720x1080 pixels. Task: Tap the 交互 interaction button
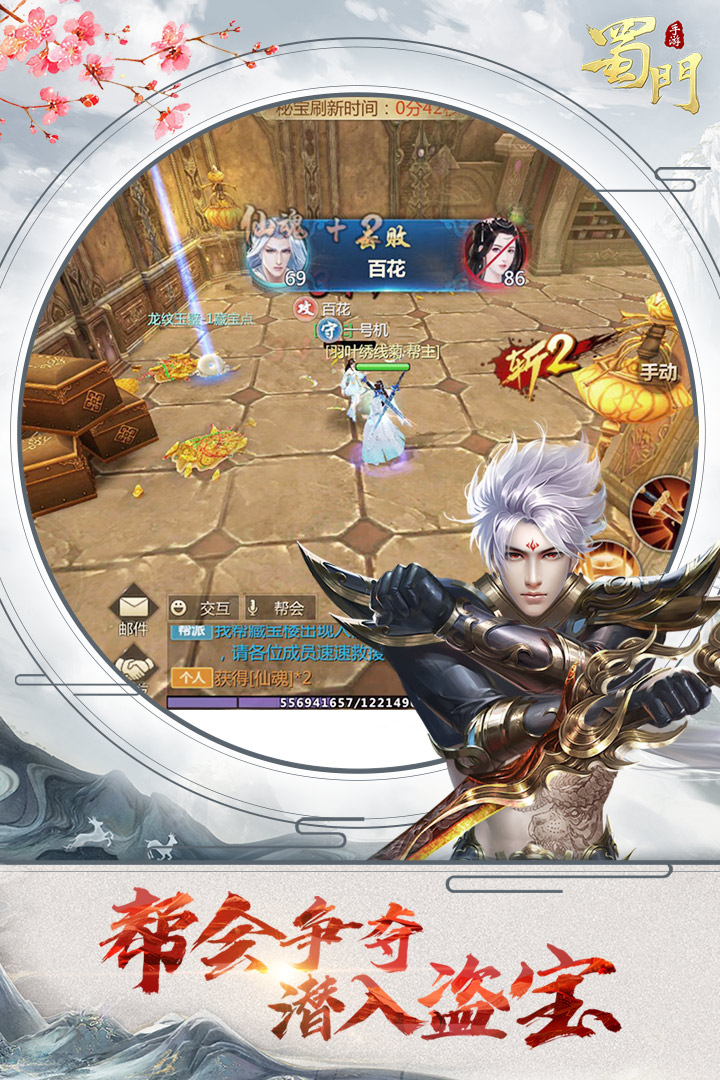click(198, 607)
